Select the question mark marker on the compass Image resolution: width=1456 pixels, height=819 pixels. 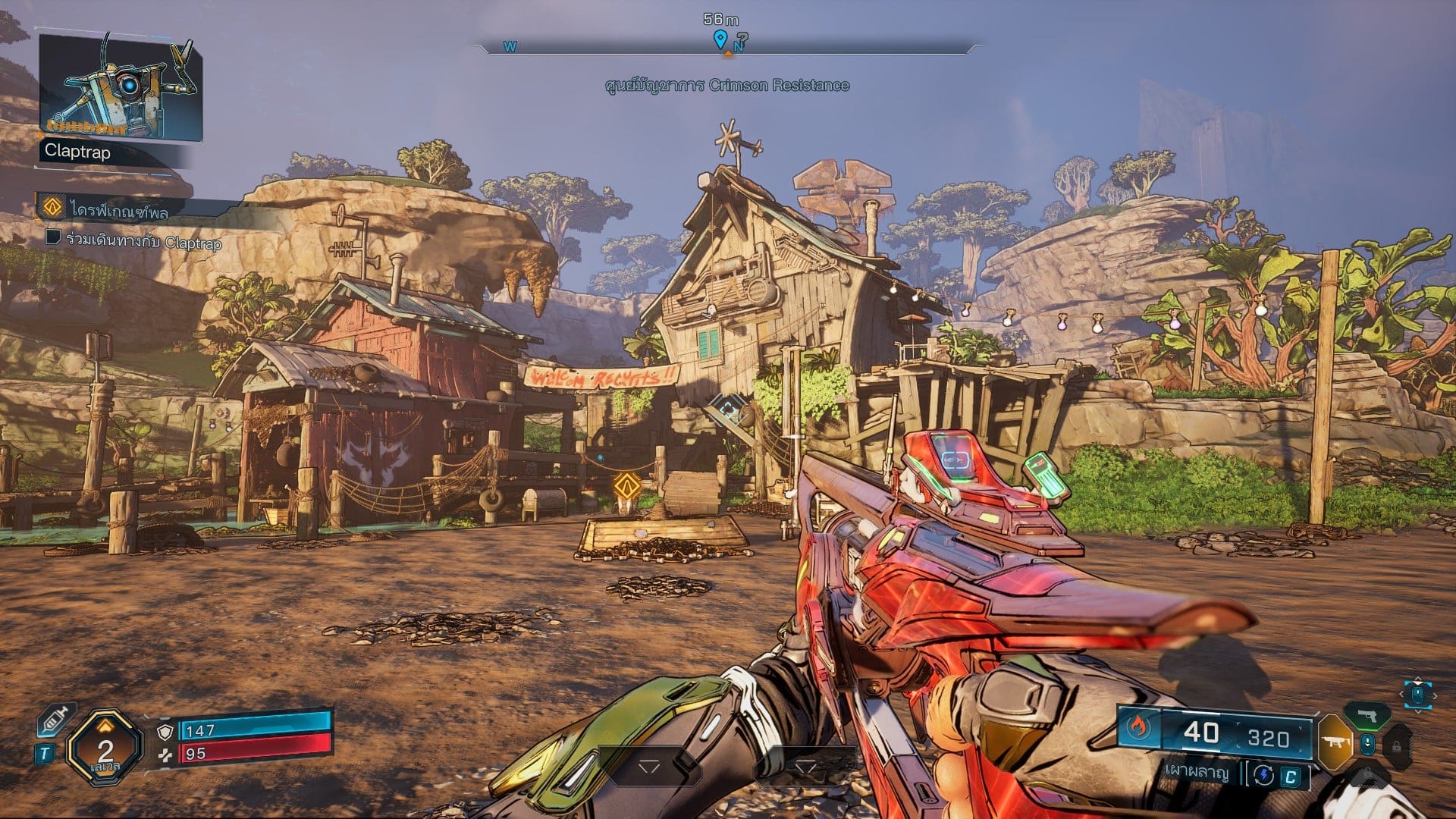[742, 38]
